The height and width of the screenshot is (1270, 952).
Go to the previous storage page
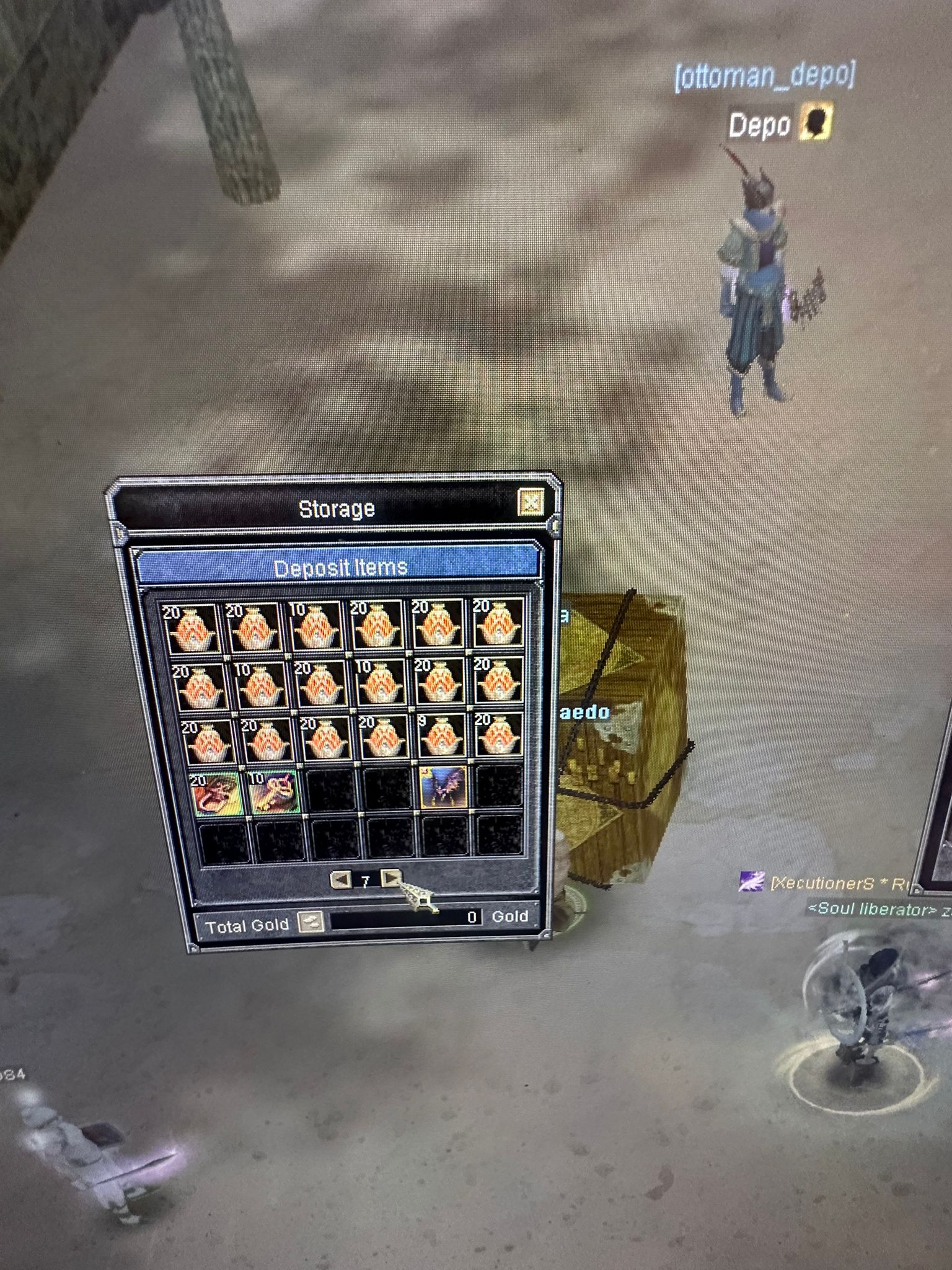(340, 879)
